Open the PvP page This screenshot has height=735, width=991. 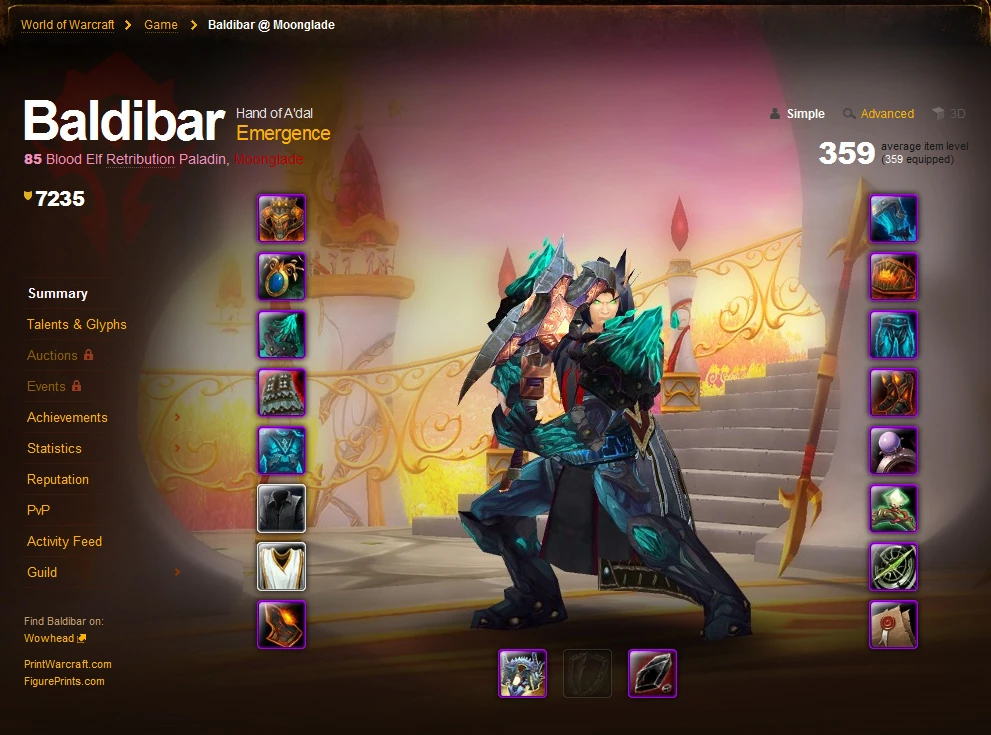(x=38, y=510)
